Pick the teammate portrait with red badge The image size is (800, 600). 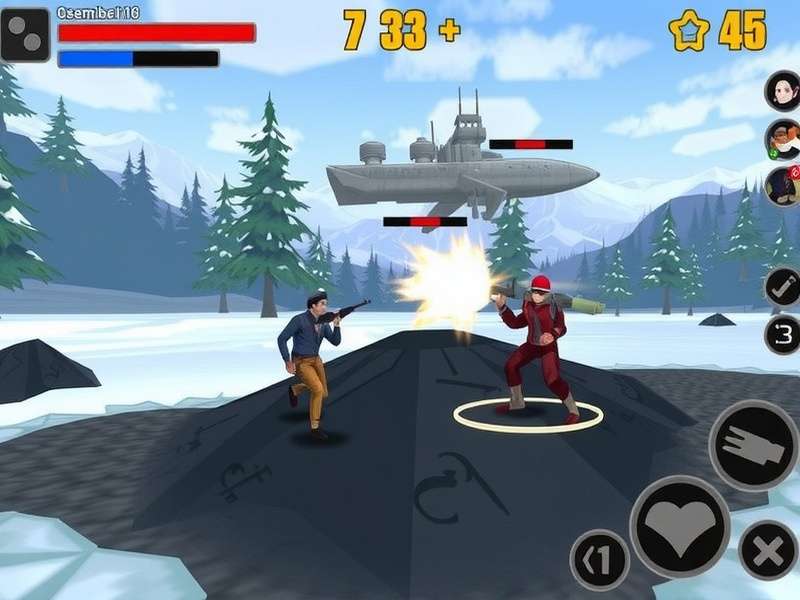[783, 185]
